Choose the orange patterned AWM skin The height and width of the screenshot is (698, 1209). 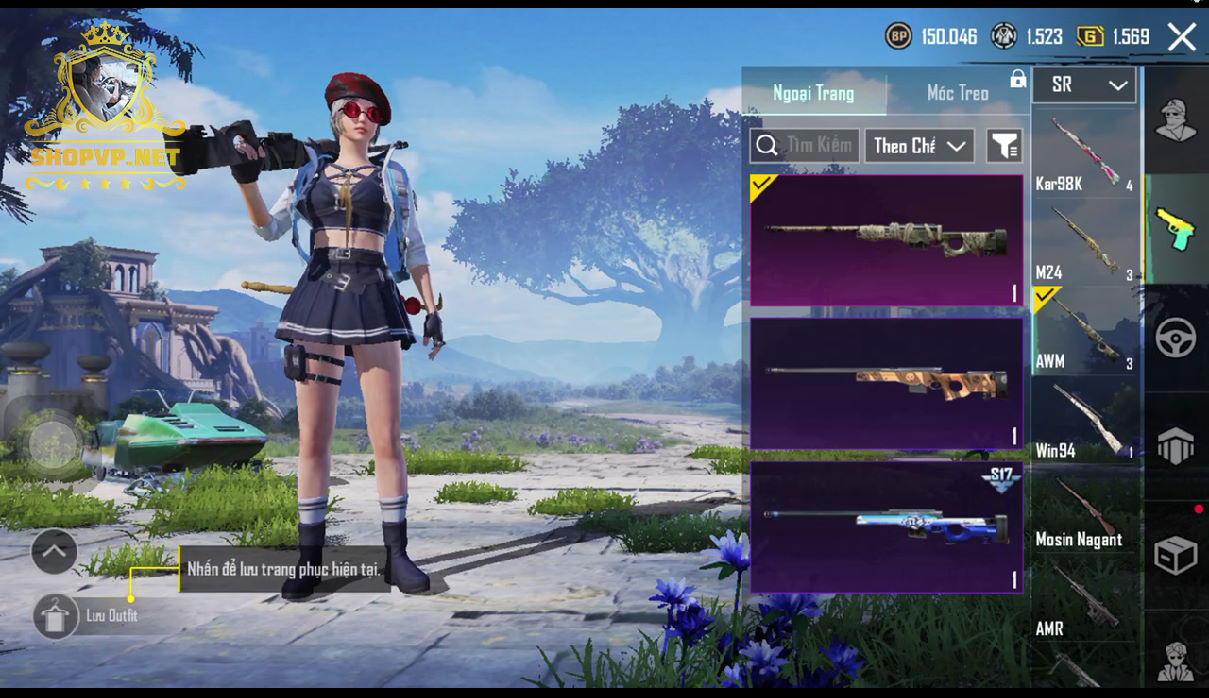pyautogui.click(x=886, y=383)
